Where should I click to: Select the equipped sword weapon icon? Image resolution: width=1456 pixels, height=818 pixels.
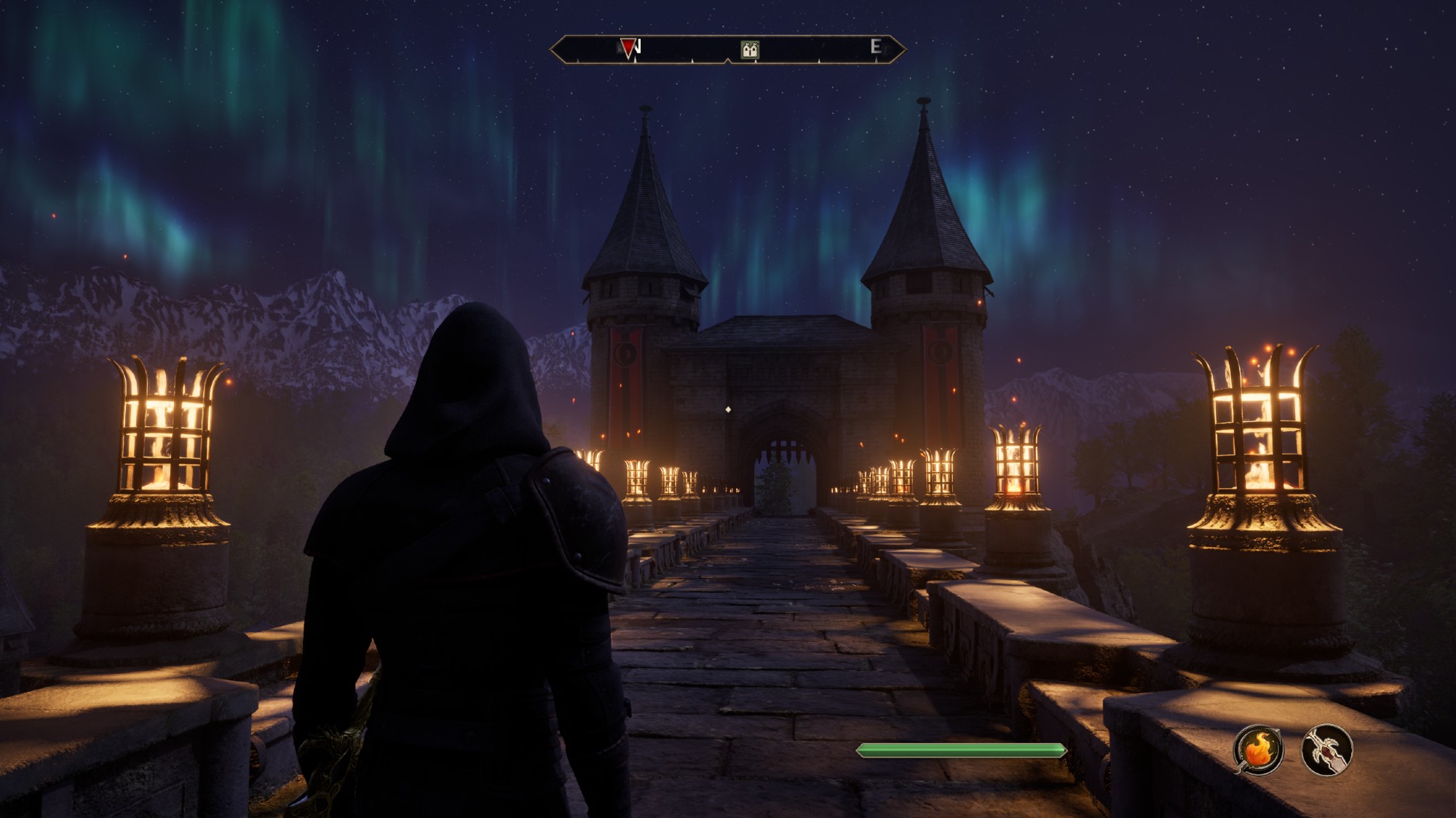click(1326, 750)
